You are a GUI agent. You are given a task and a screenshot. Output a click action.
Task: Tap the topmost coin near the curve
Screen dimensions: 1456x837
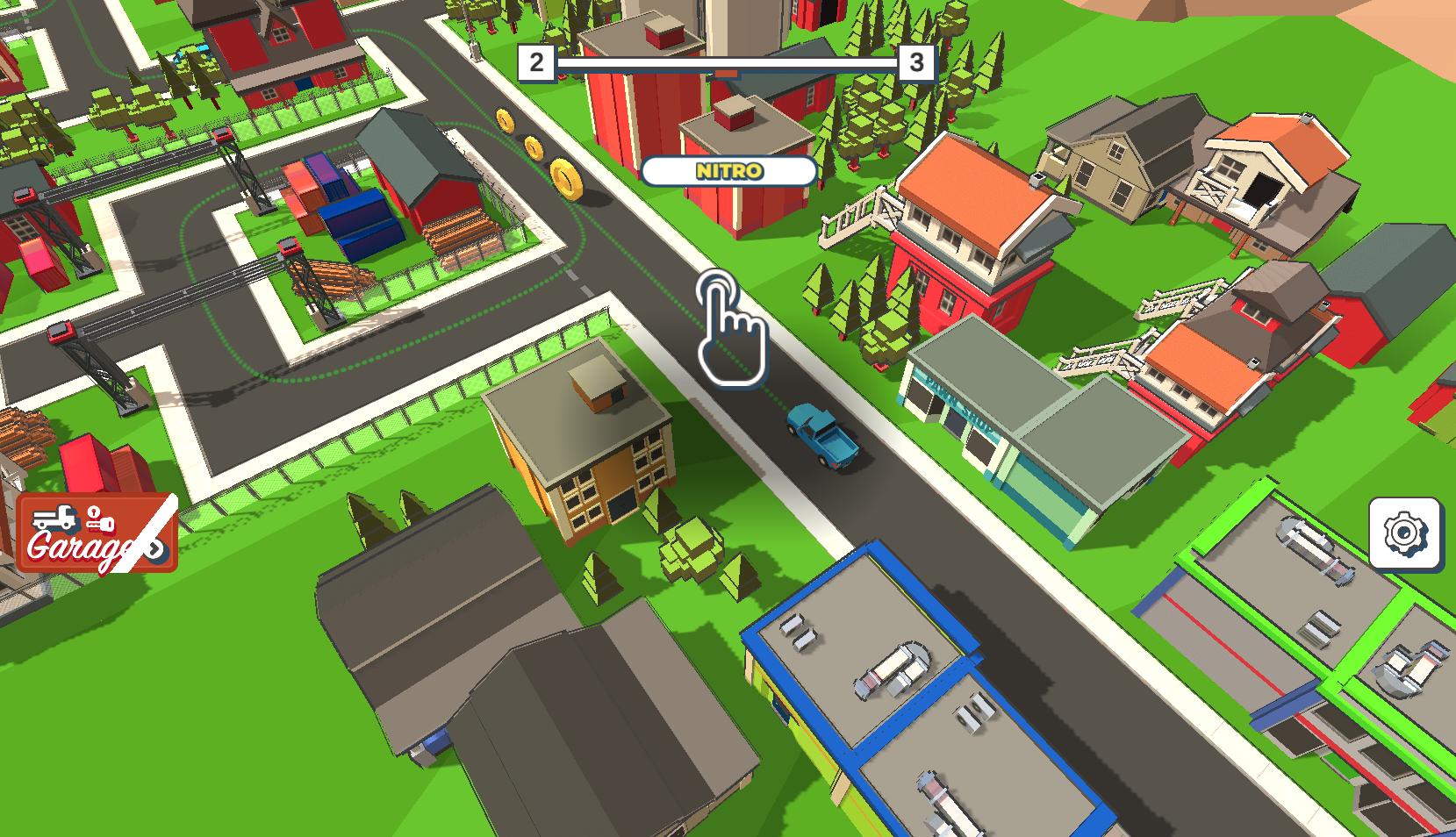click(x=506, y=123)
